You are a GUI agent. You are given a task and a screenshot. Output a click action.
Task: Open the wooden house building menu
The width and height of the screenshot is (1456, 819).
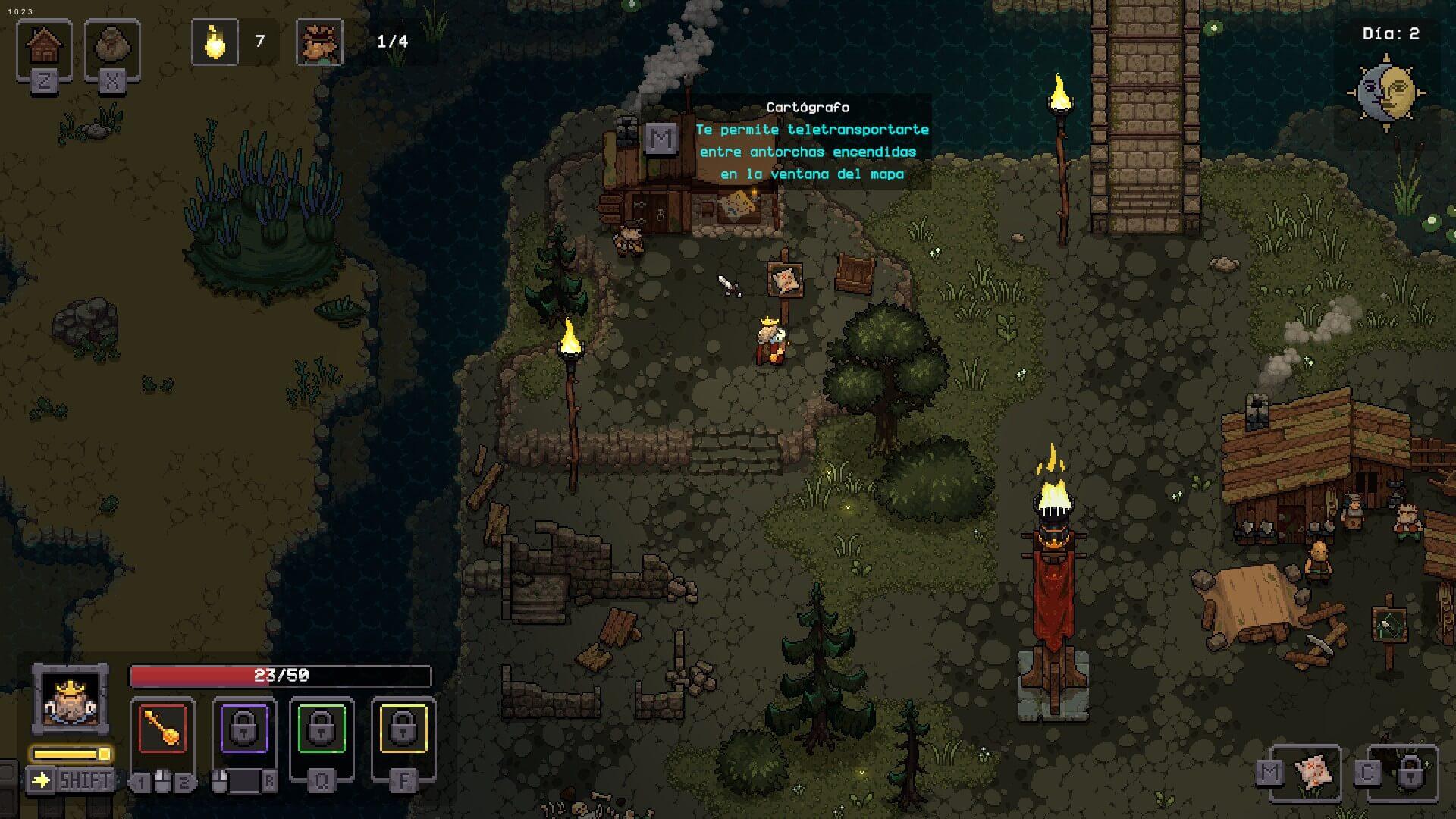44,47
